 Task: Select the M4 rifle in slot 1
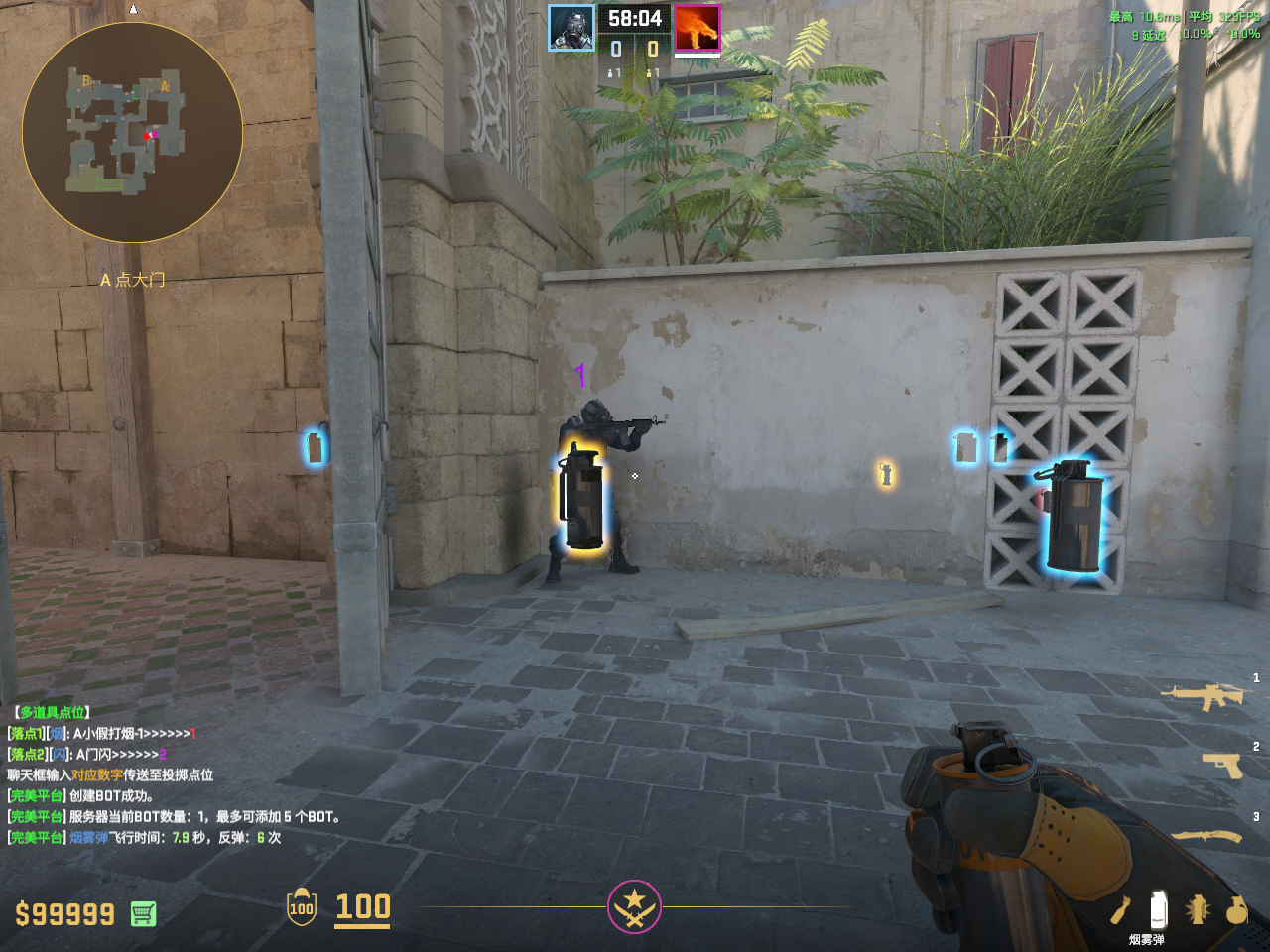[1204, 697]
